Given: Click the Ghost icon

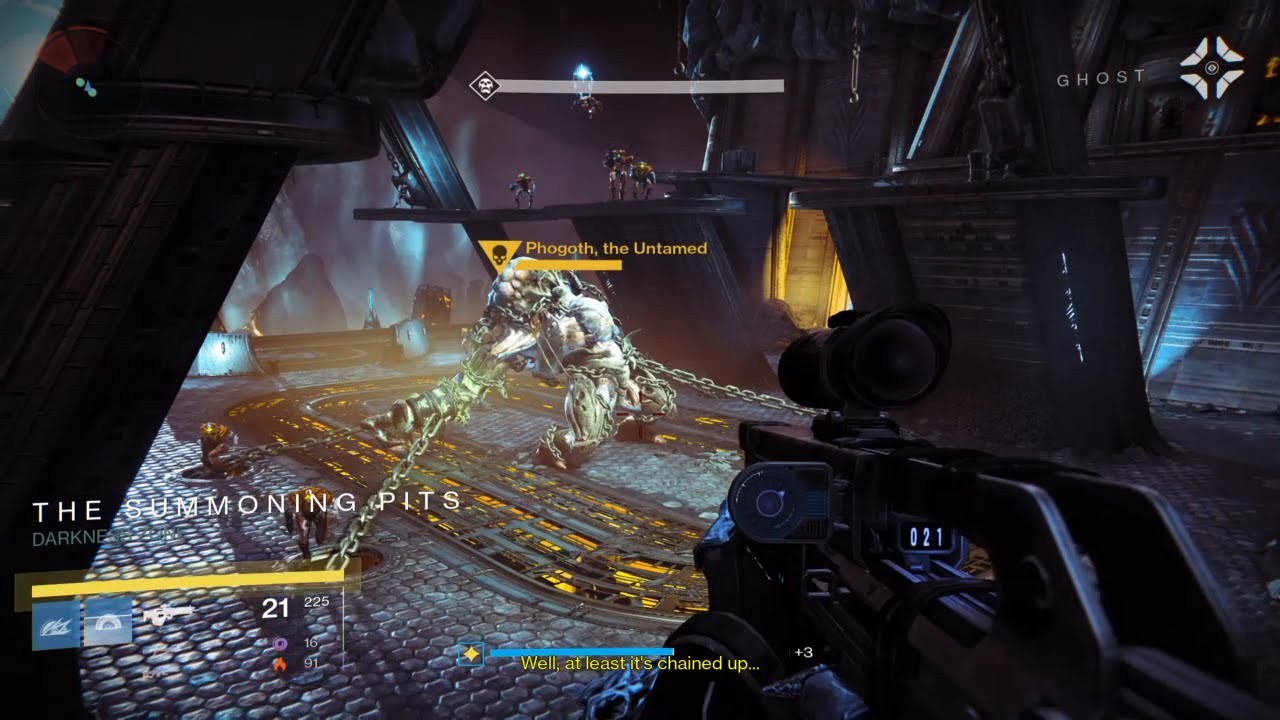Looking at the screenshot, I should tap(1211, 67).
